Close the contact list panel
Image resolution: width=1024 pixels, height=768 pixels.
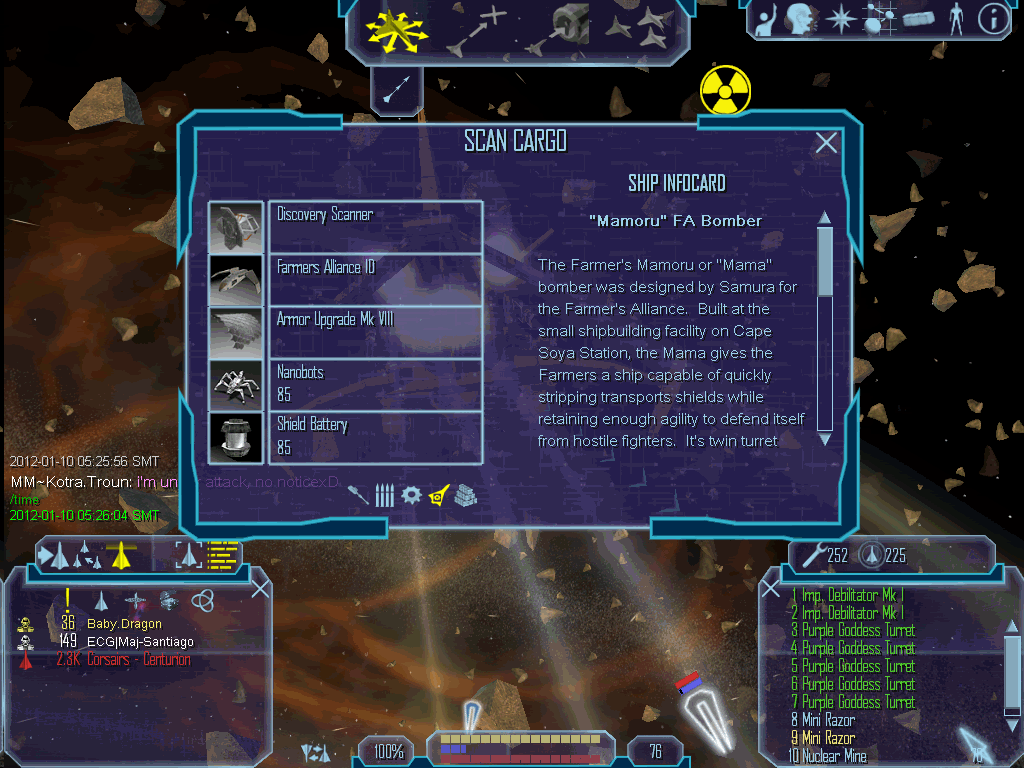(260, 589)
